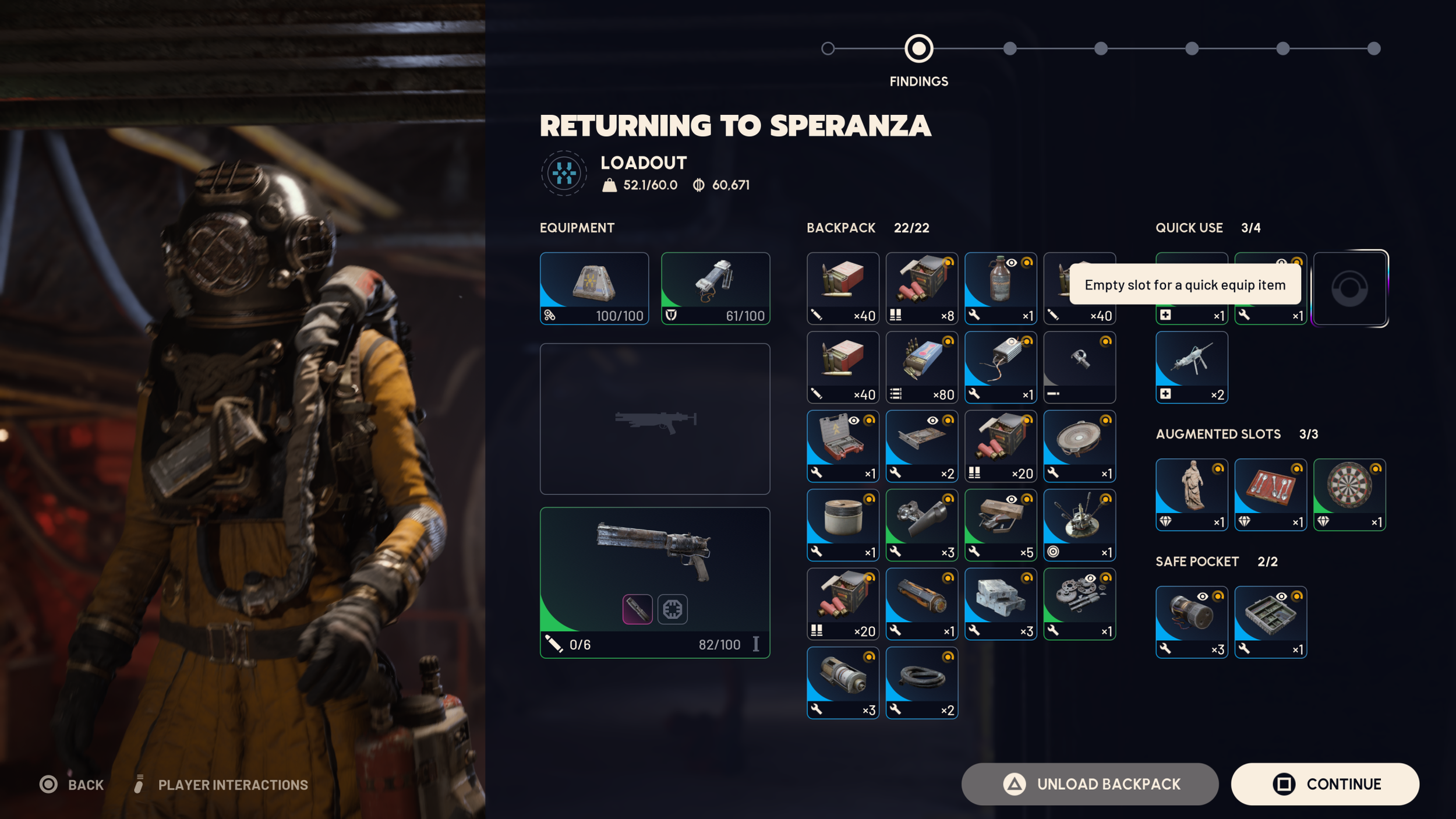
Task: Go back from the loadout screen
Action: tap(72, 785)
